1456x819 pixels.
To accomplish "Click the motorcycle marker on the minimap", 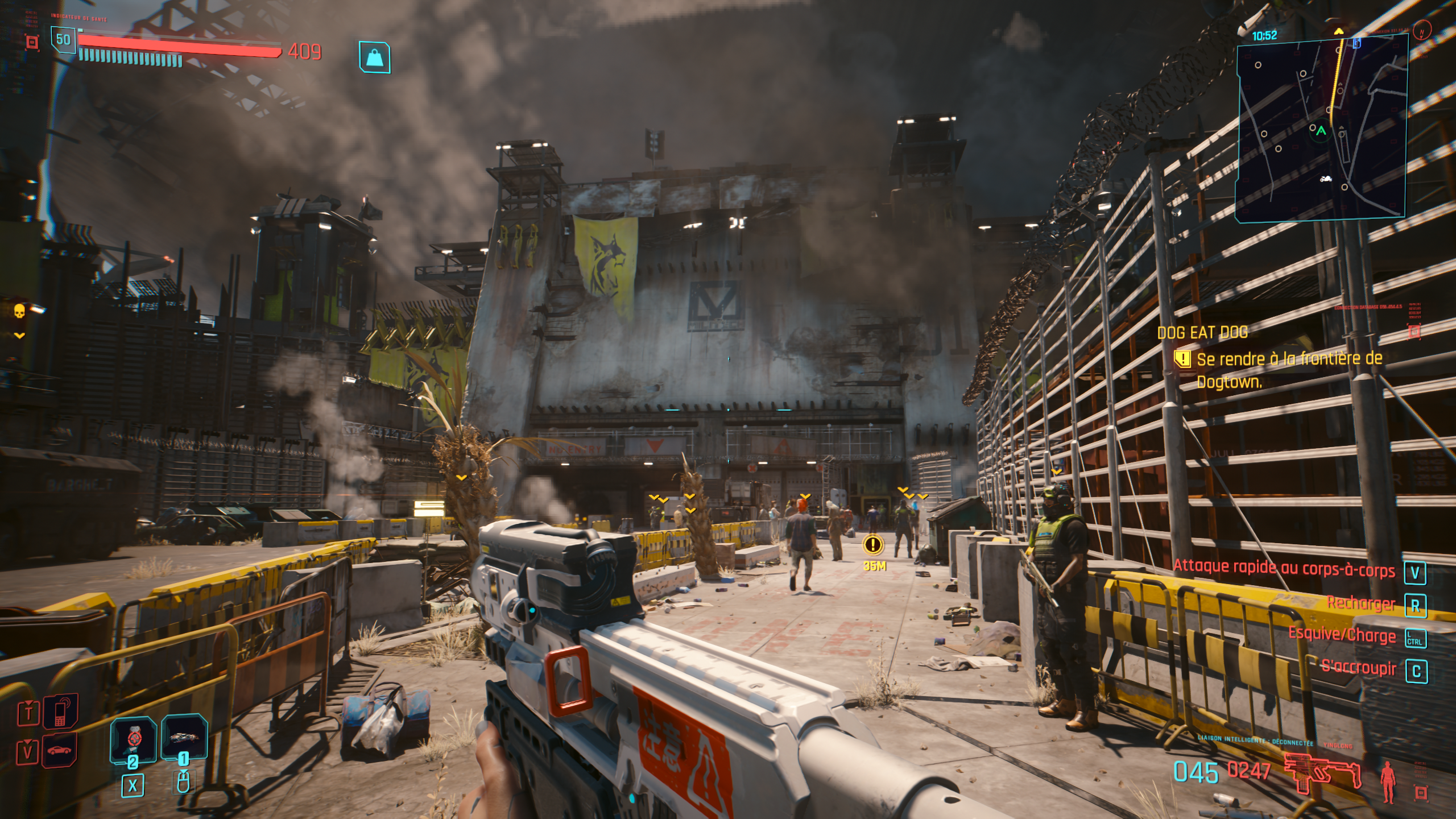I will pos(1326,180).
